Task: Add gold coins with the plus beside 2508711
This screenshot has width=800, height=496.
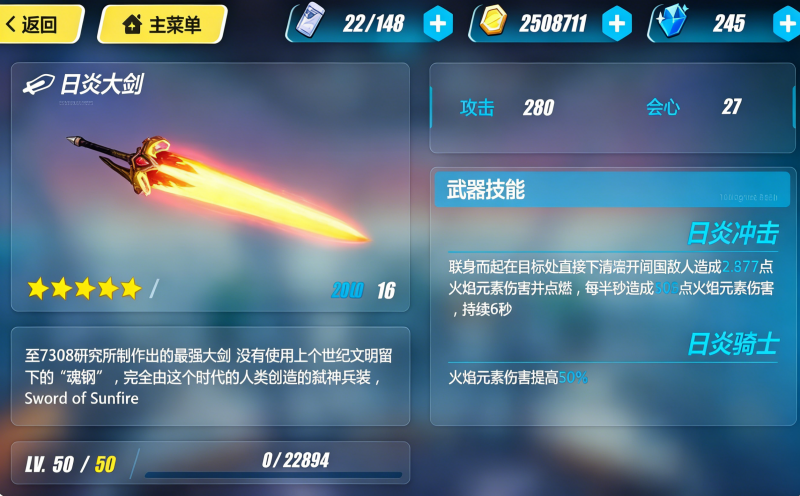Action: coord(617,23)
